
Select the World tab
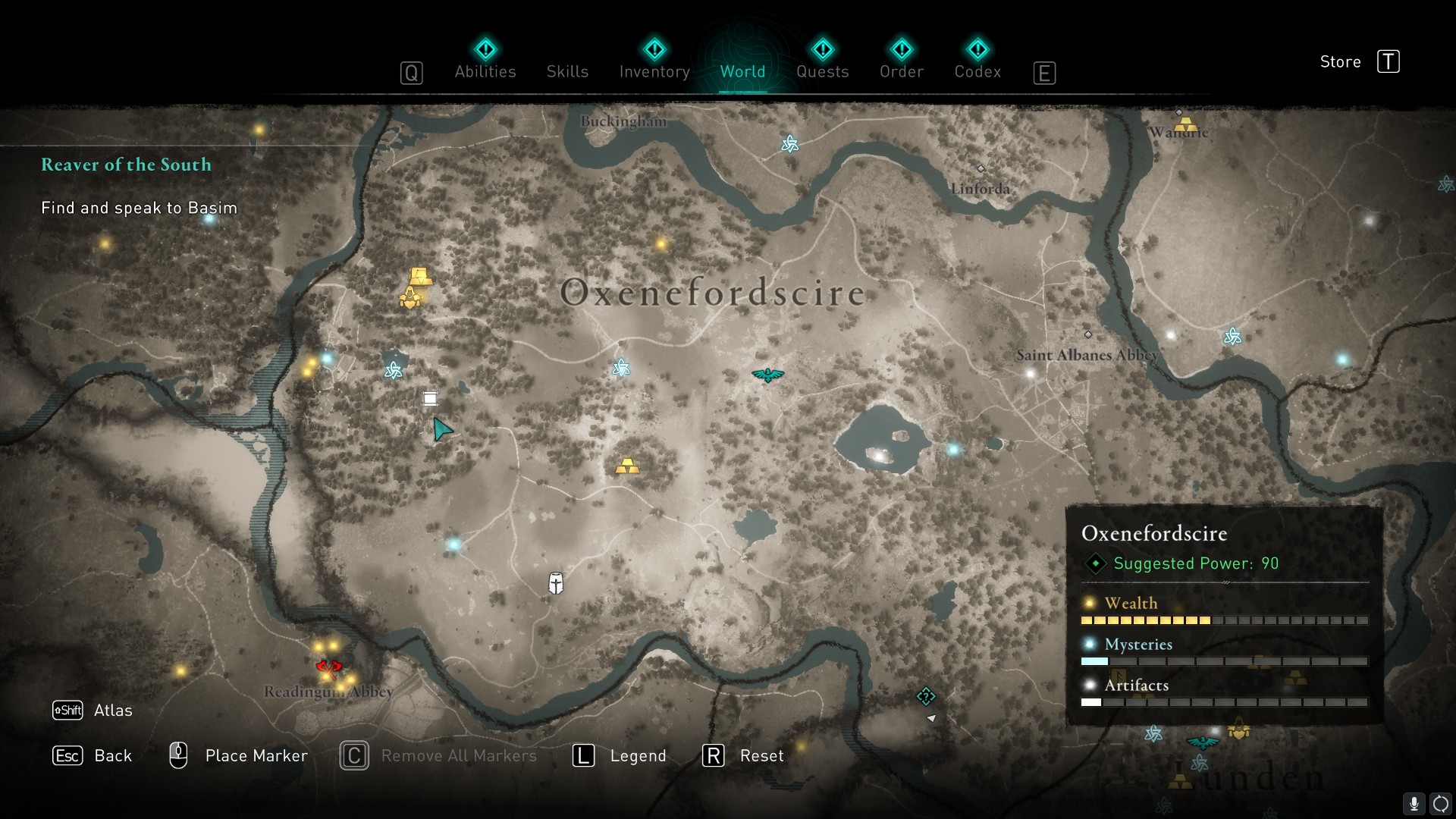click(742, 71)
